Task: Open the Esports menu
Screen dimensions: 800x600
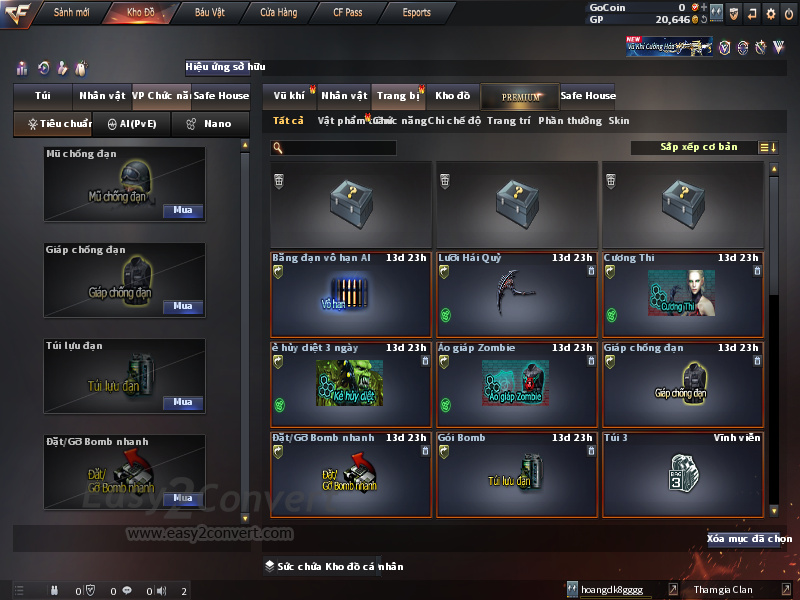Action: click(x=416, y=12)
